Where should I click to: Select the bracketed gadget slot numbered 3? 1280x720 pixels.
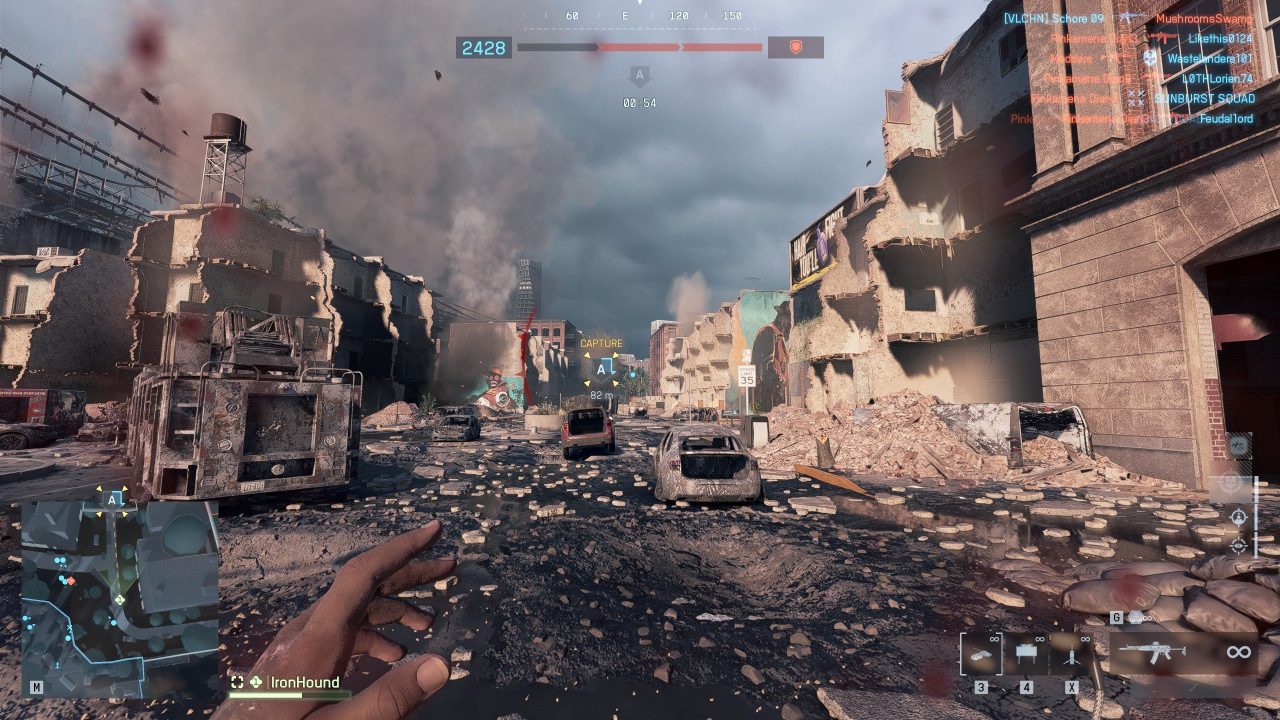[x=980, y=654]
